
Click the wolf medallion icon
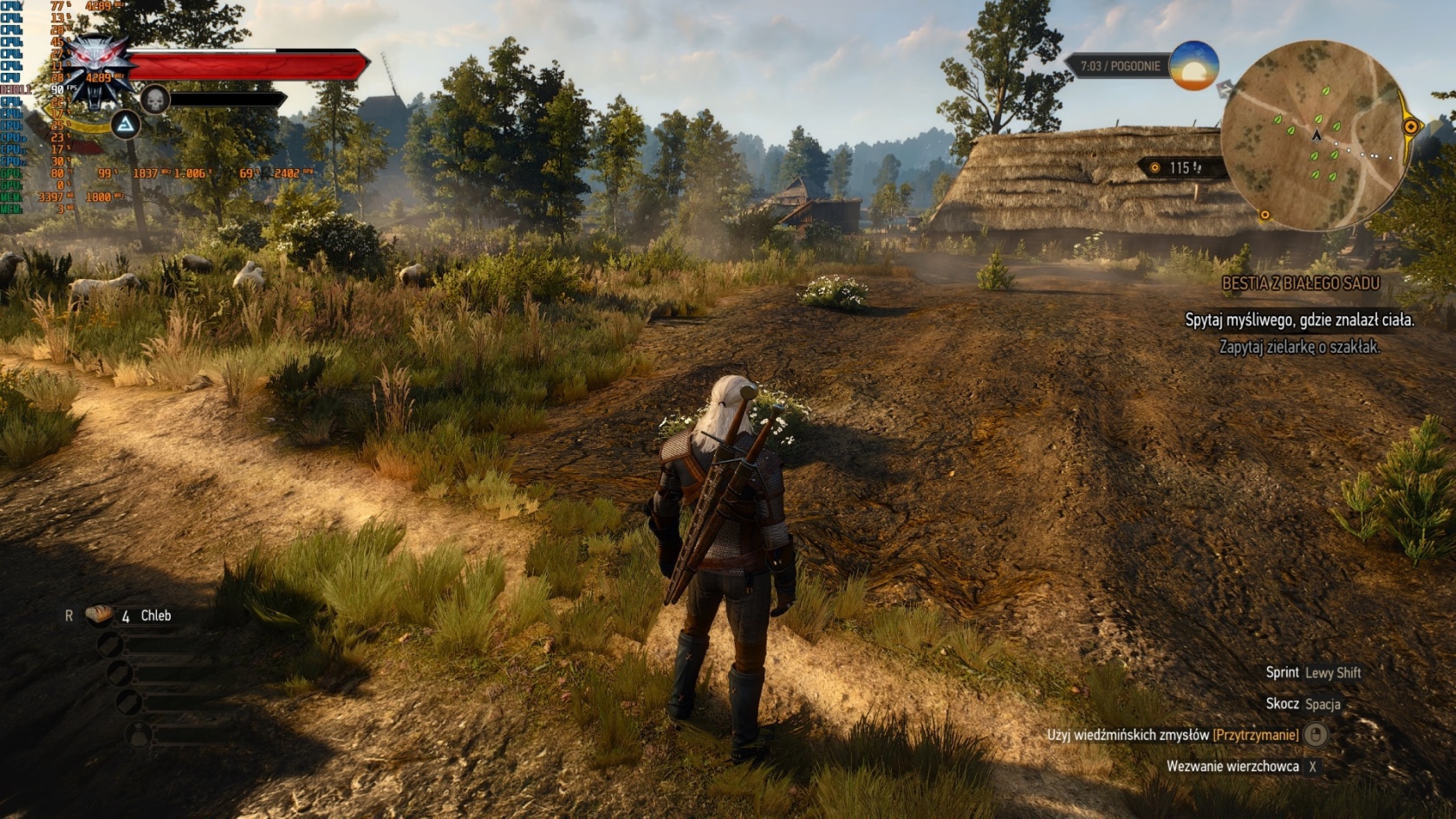pos(101,68)
